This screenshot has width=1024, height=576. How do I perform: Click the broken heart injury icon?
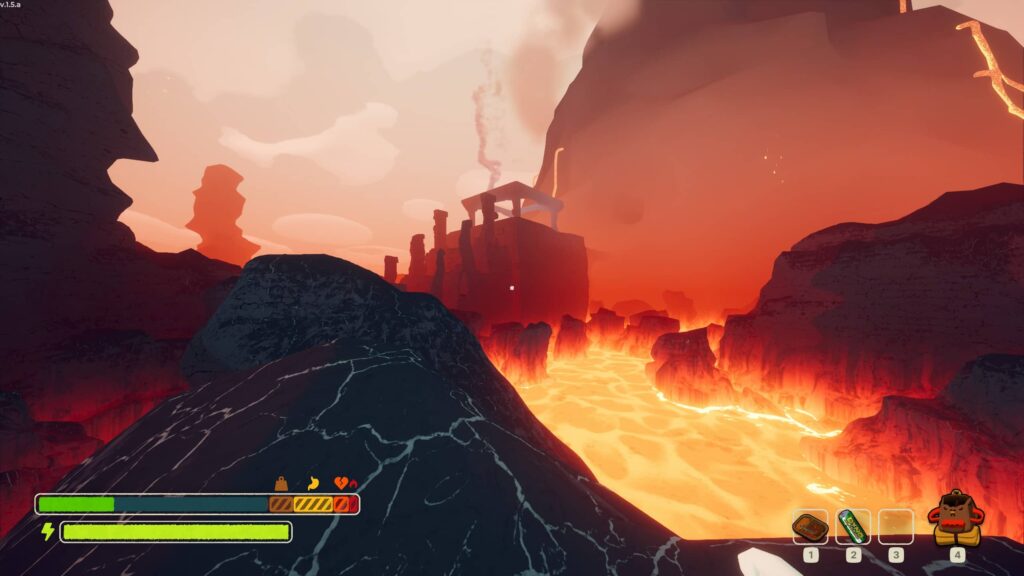(x=344, y=482)
